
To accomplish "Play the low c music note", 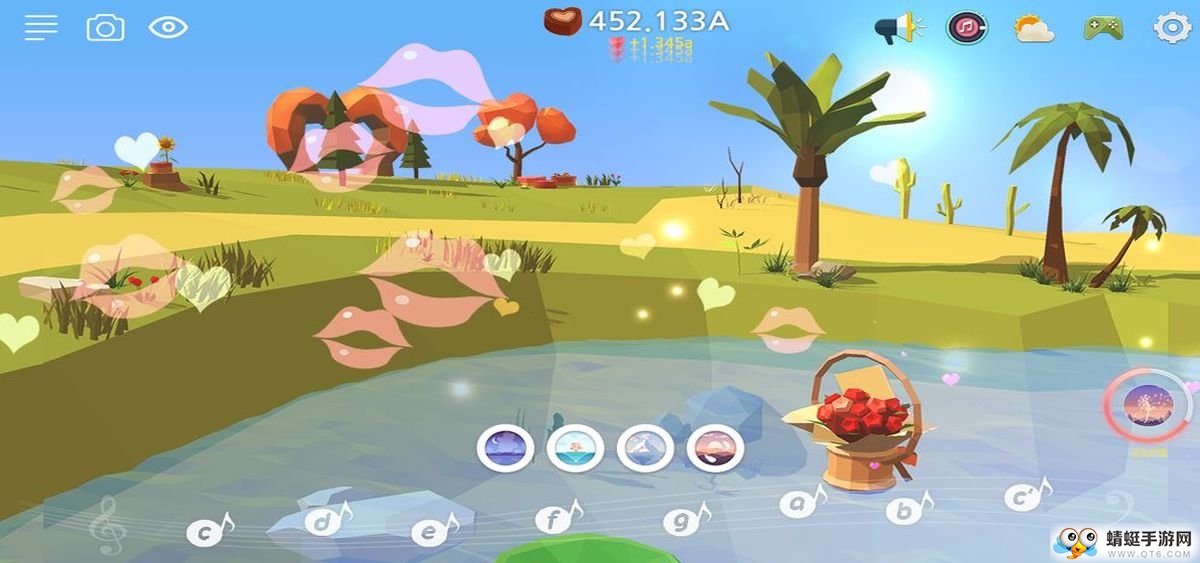I will 208,531.
